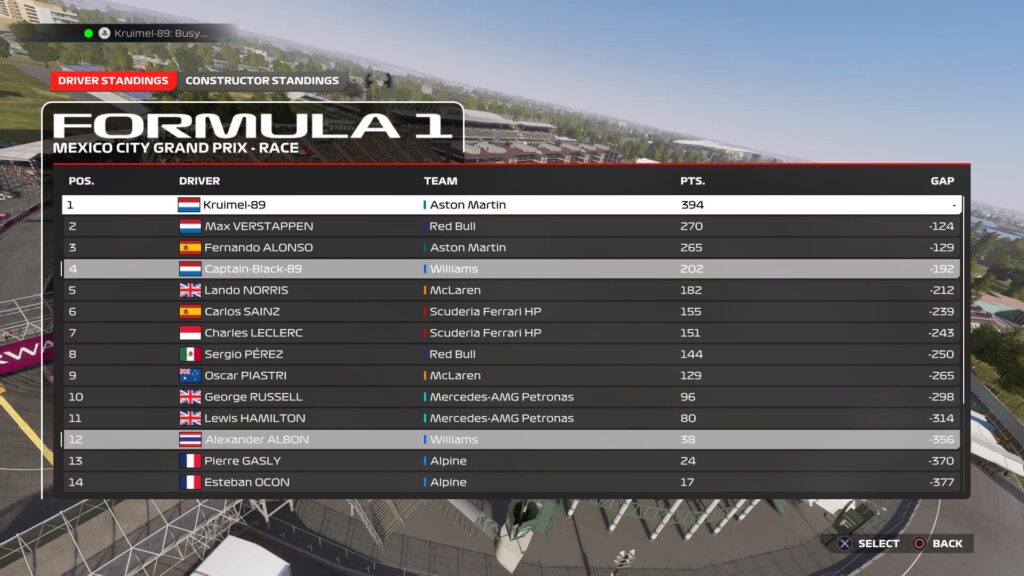The height and width of the screenshot is (576, 1024).
Task: Open the Kruimel-89 player status badge
Action: point(150,33)
